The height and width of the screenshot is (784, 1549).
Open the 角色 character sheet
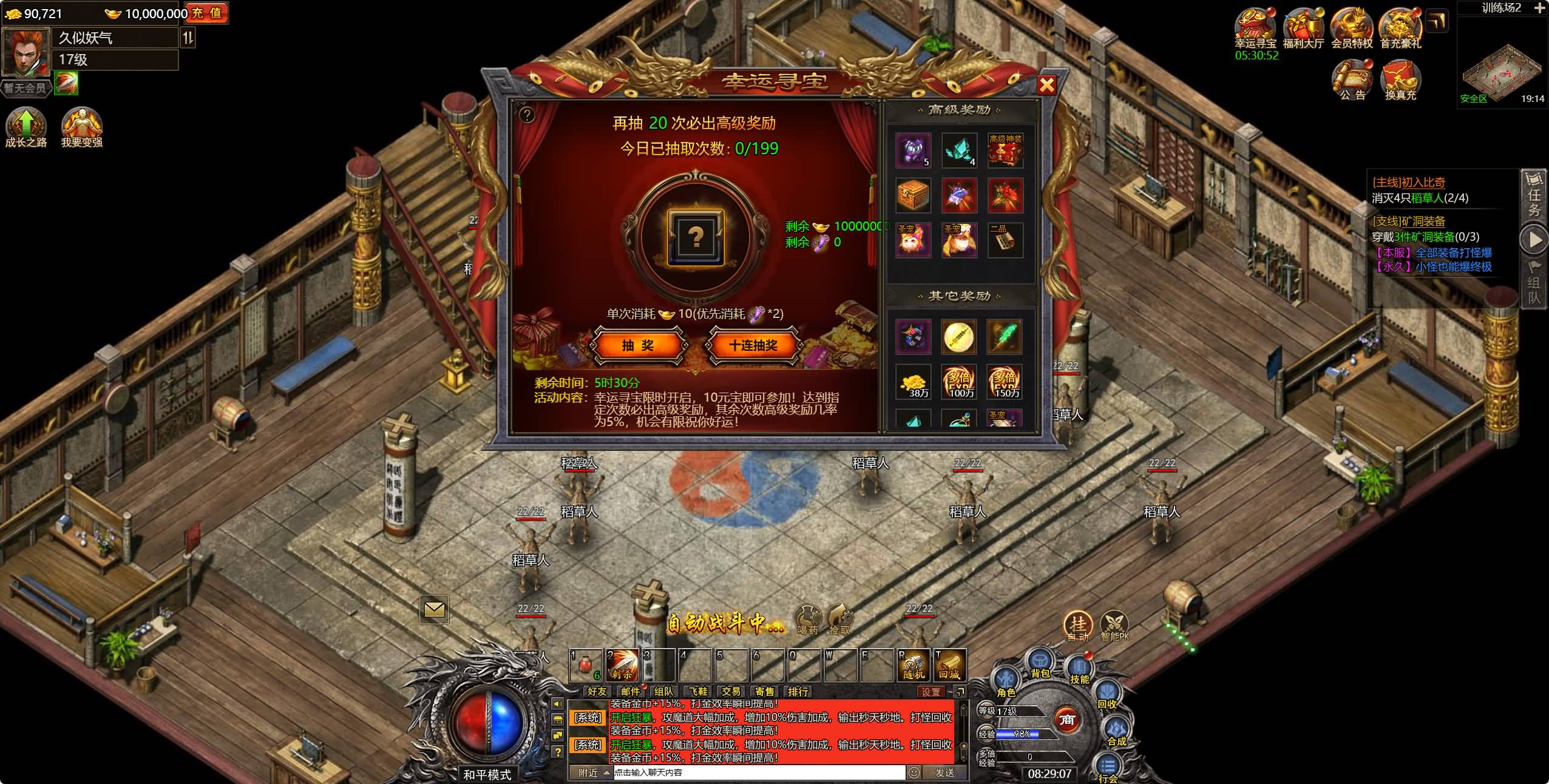1006,682
